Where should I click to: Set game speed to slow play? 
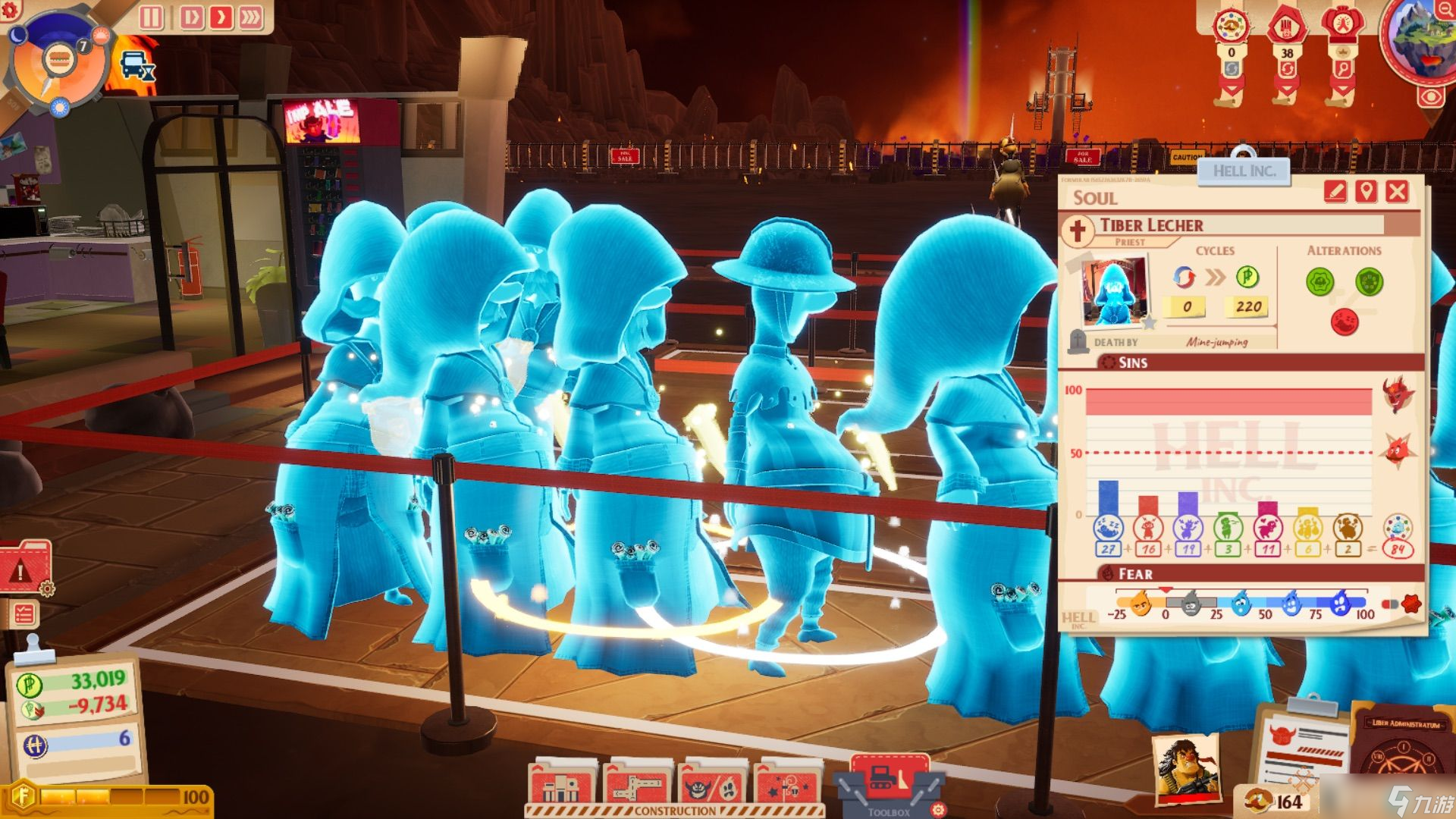(191, 17)
